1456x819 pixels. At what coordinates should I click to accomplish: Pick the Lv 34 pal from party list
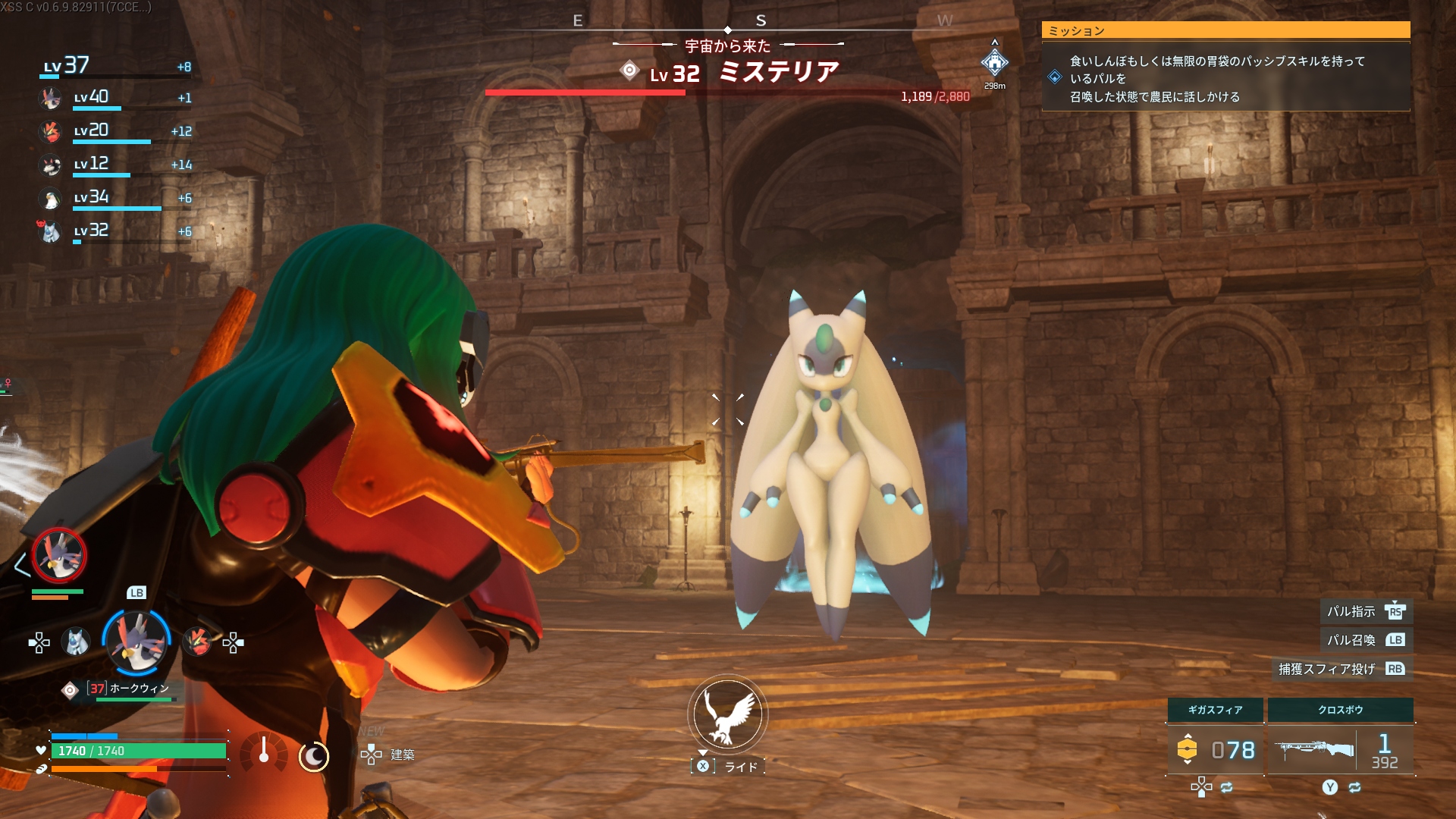pos(114,198)
